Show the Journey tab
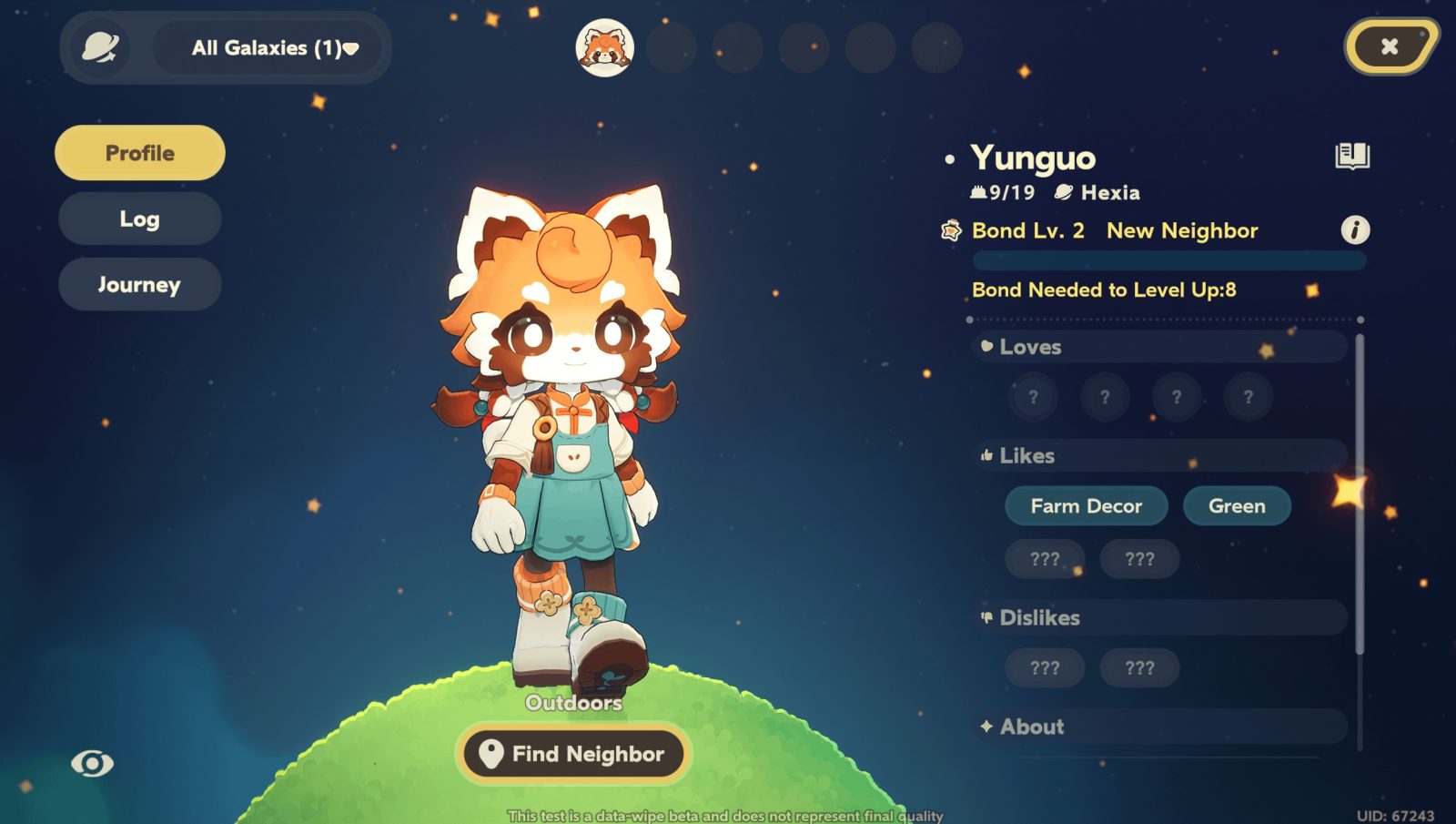Viewport: 1456px width, 824px height. click(140, 285)
